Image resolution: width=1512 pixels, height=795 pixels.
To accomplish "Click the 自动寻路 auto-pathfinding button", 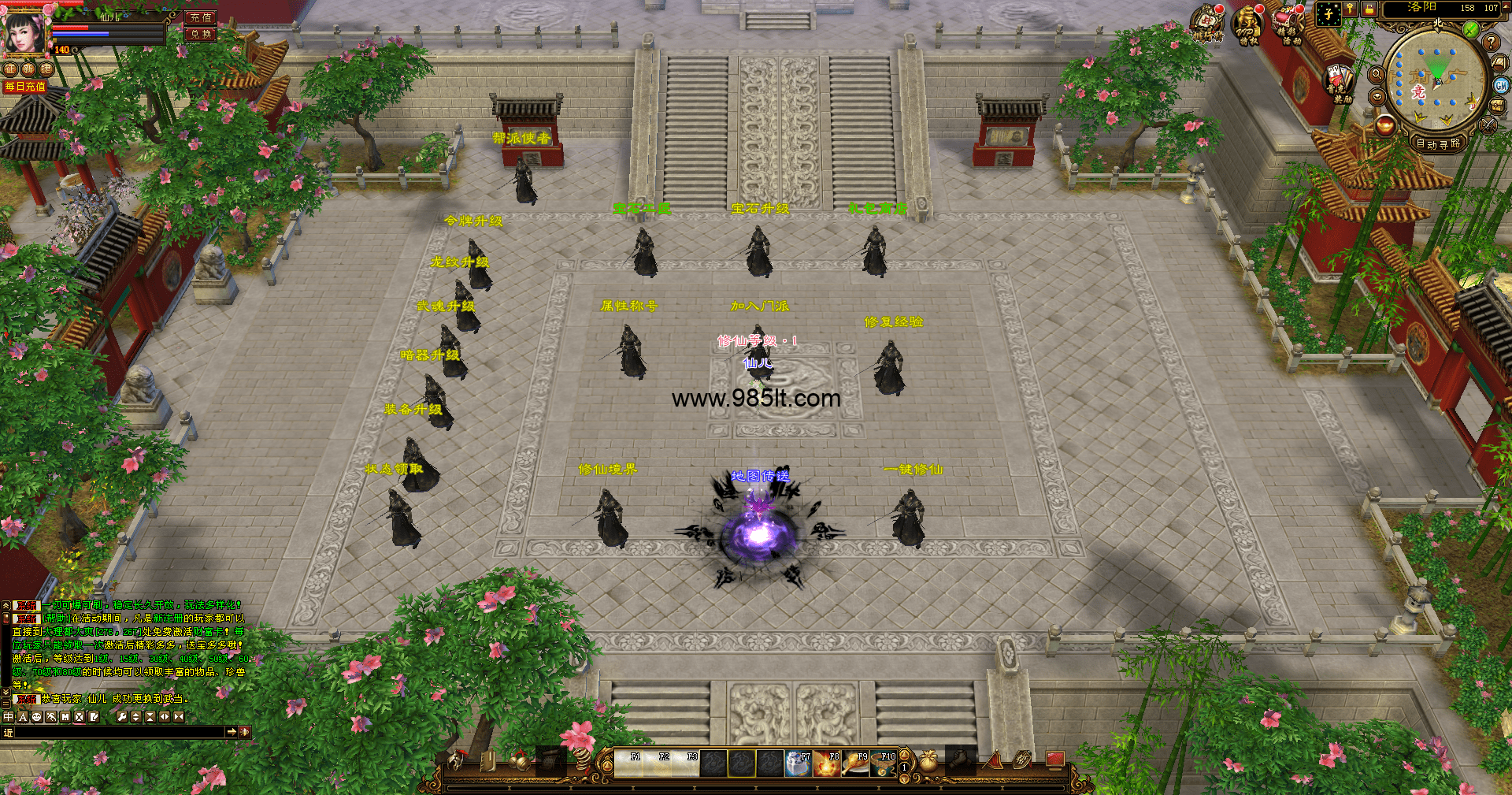I will [x=1438, y=143].
